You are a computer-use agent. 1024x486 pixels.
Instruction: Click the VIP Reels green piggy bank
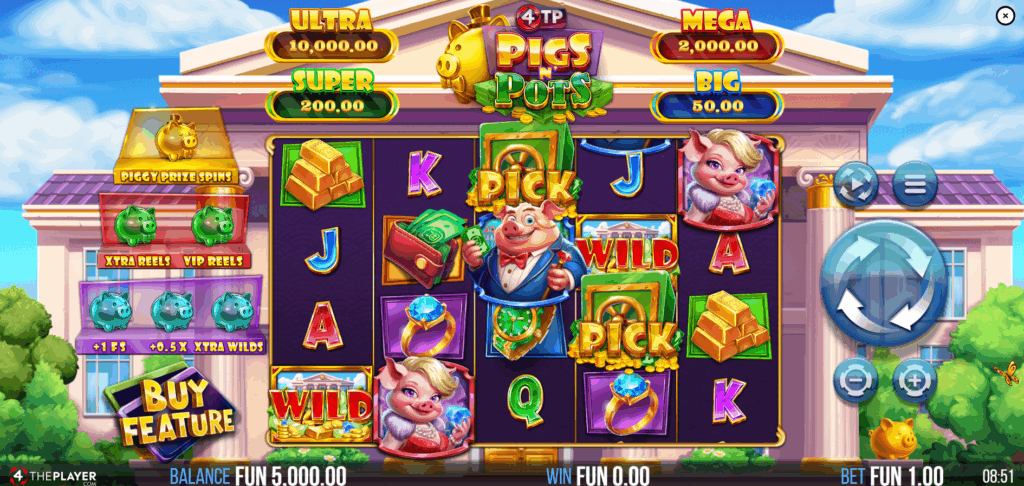(211, 225)
